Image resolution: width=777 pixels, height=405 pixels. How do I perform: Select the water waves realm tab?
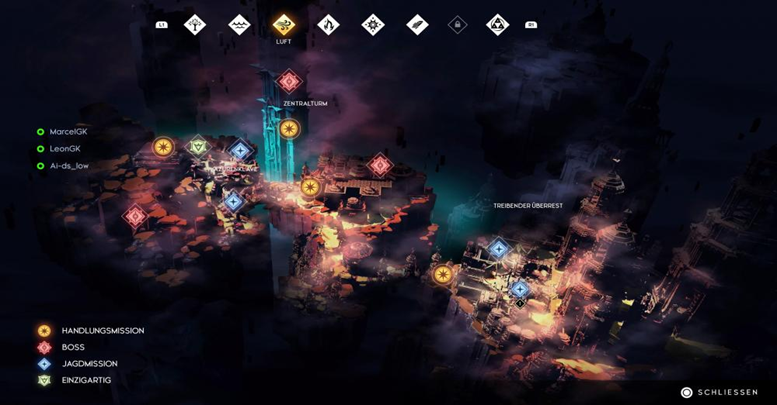(x=239, y=24)
